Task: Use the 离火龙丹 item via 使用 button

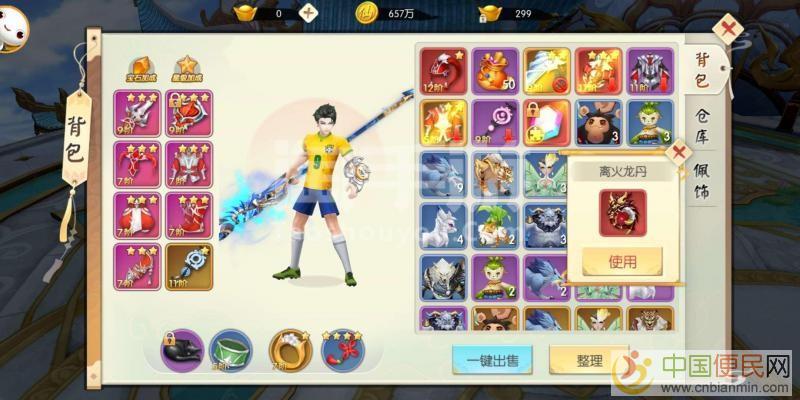Action: pos(622,262)
